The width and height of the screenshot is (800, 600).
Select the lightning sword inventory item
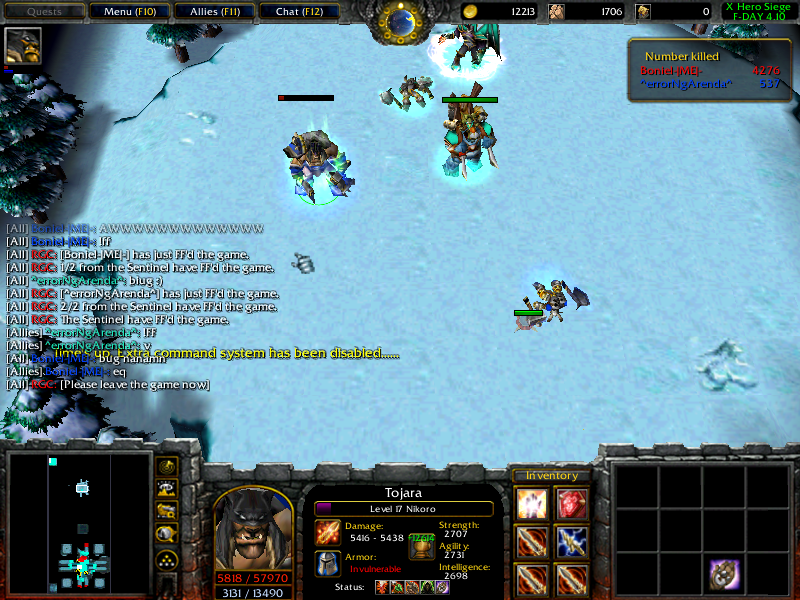[571, 543]
